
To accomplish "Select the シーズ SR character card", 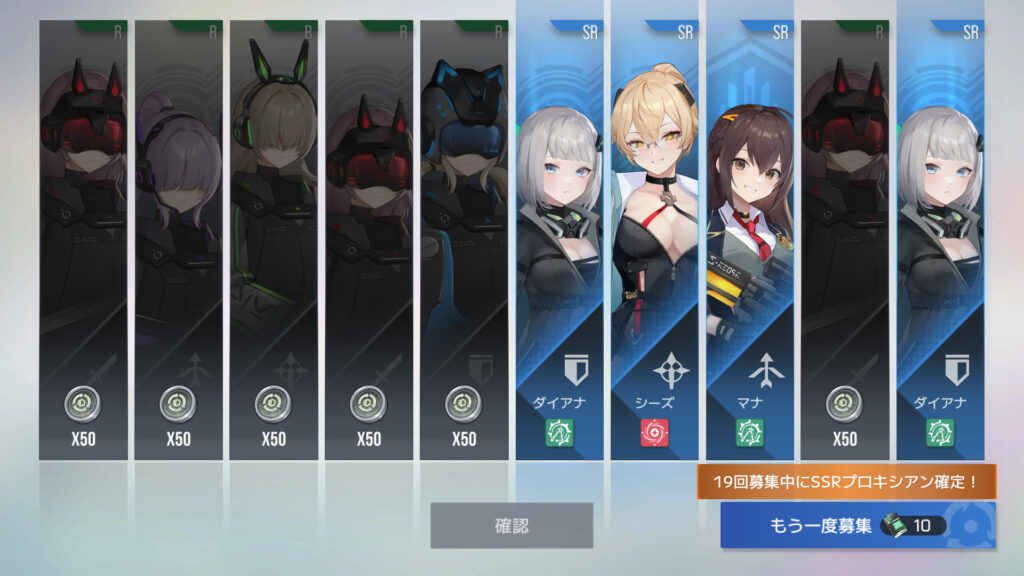I will pos(655,240).
